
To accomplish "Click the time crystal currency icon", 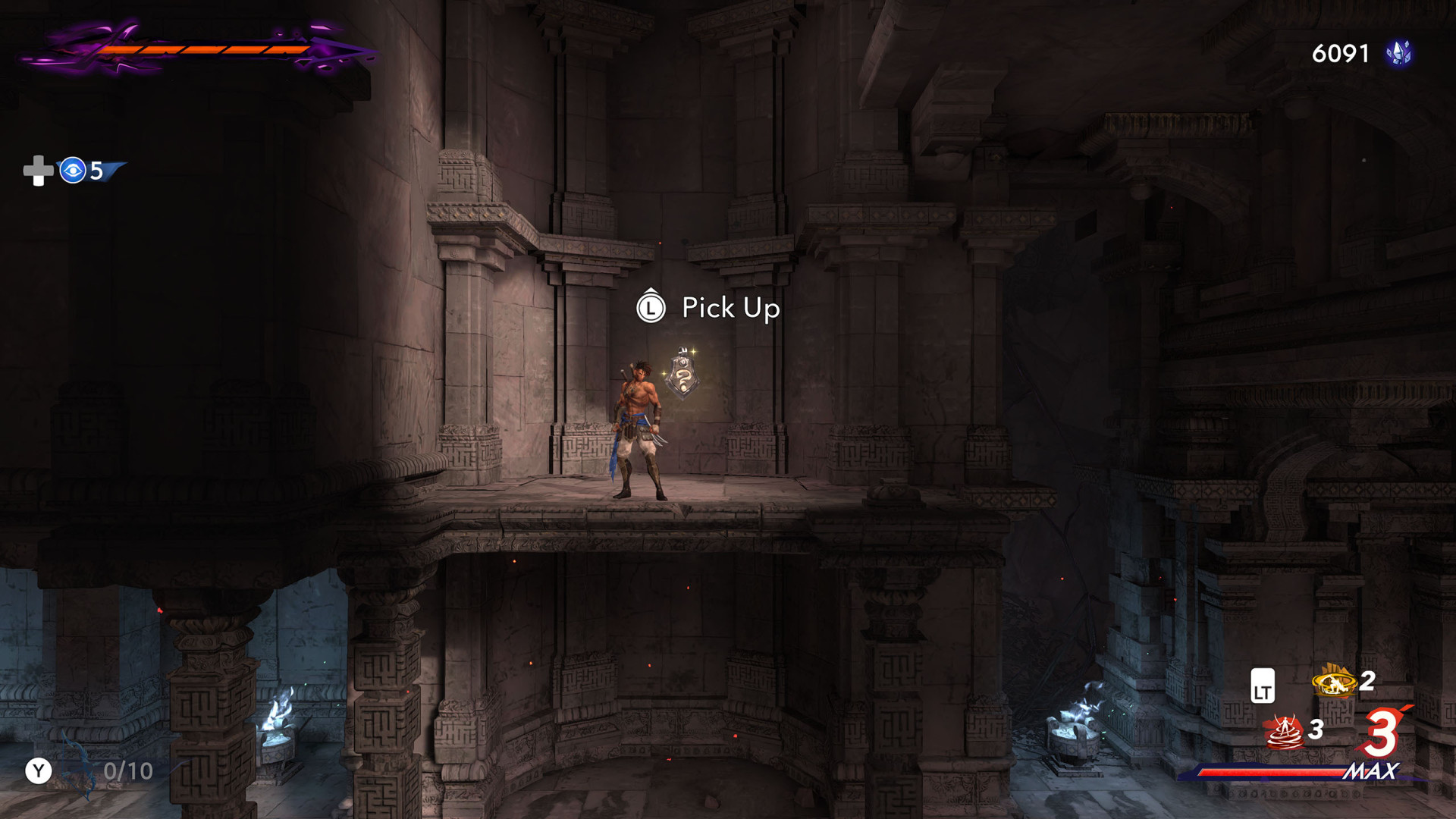I will (x=1398, y=53).
